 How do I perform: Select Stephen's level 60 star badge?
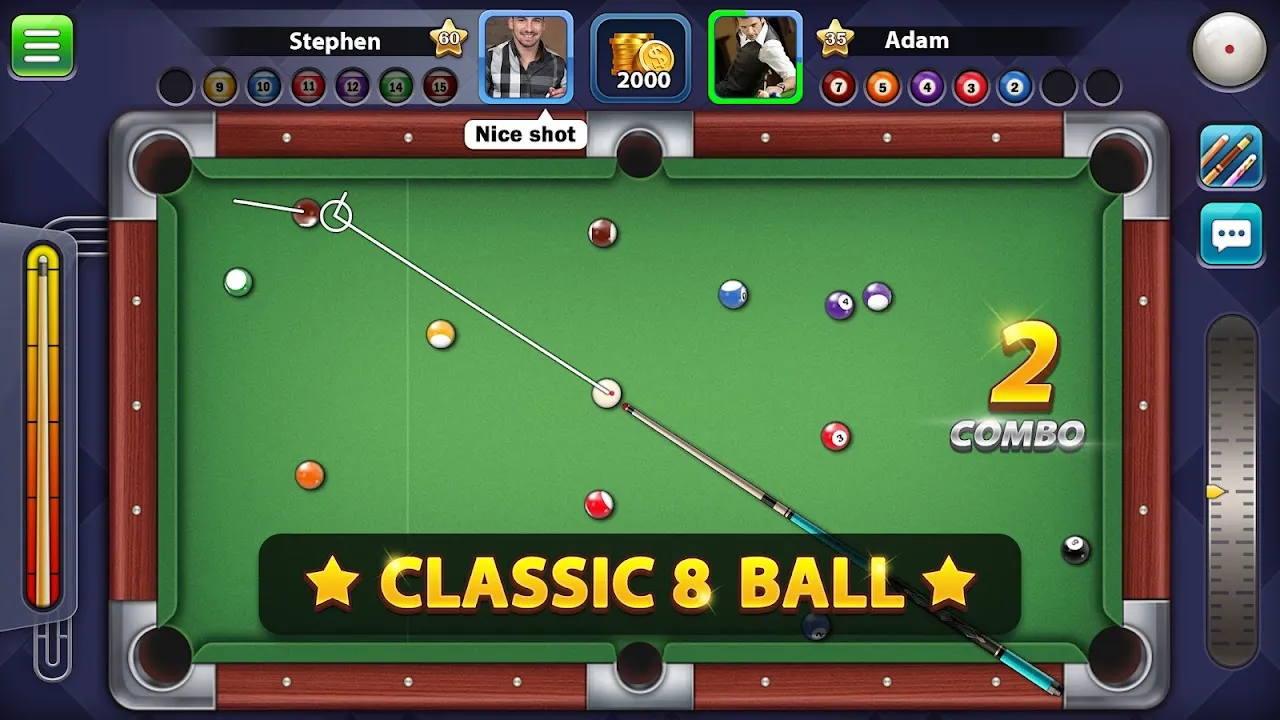[449, 38]
